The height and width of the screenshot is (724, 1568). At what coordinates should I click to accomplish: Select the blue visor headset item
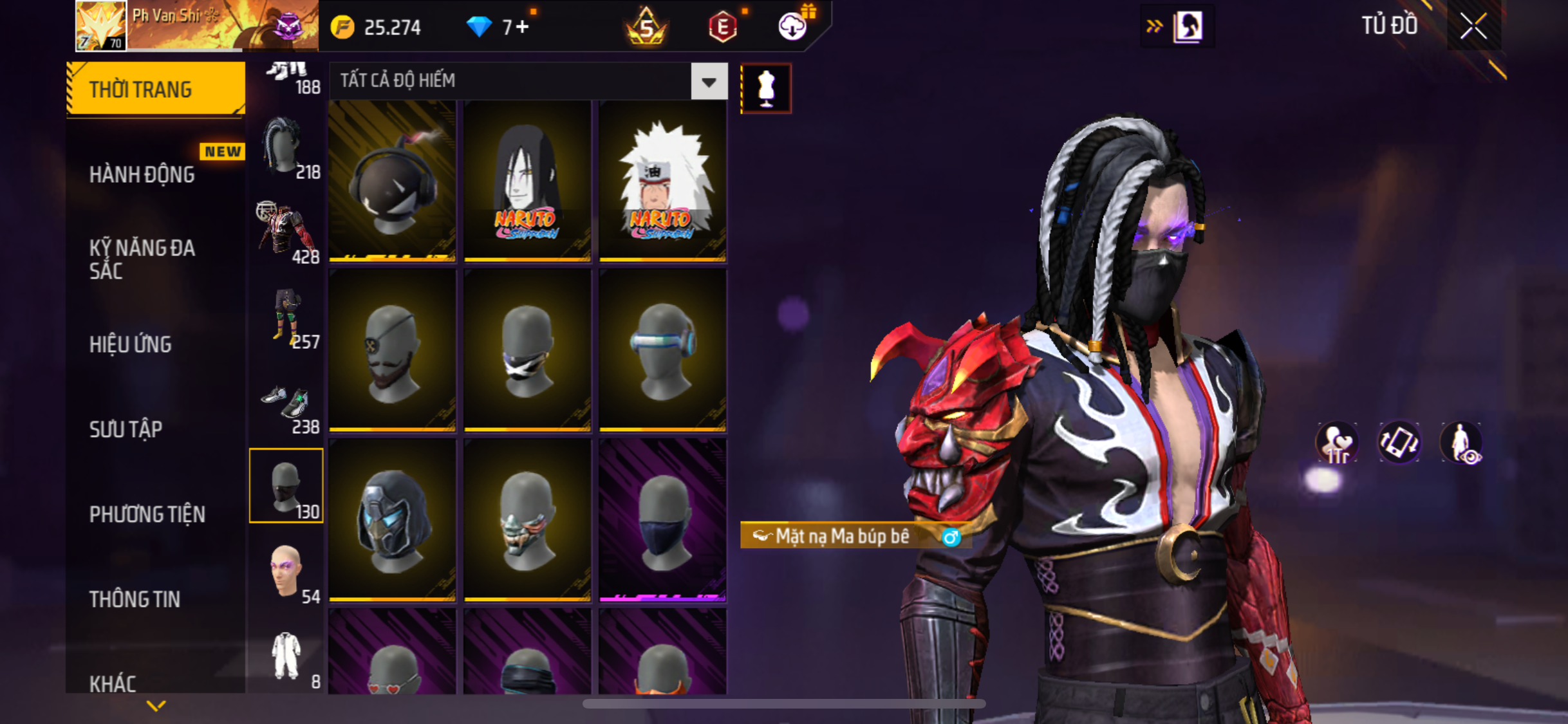pyautogui.click(x=662, y=351)
